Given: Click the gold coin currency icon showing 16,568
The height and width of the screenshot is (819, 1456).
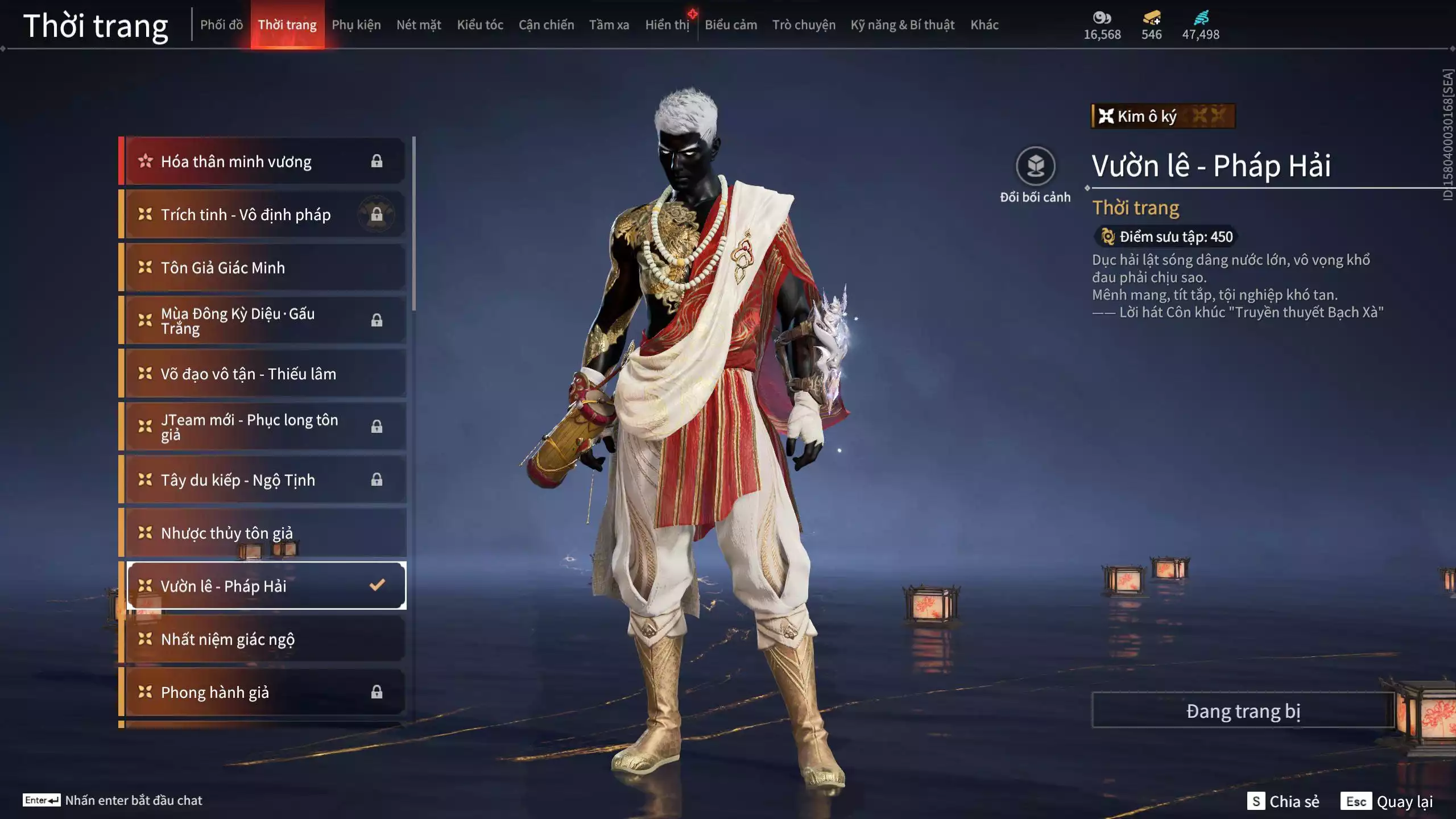Looking at the screenshot, I should click(1102, 17).
